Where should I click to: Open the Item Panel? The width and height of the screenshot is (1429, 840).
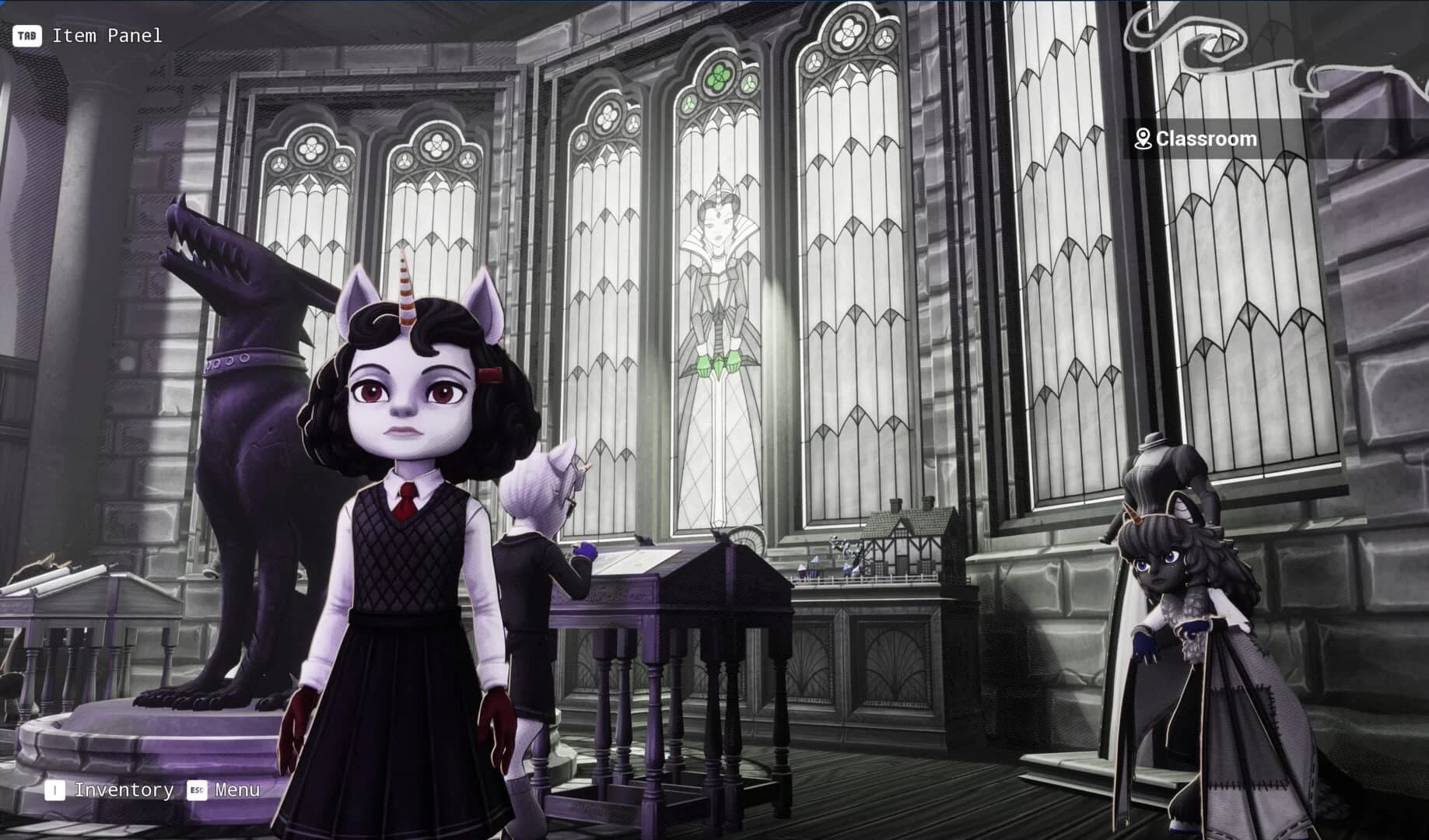[107, 34]
